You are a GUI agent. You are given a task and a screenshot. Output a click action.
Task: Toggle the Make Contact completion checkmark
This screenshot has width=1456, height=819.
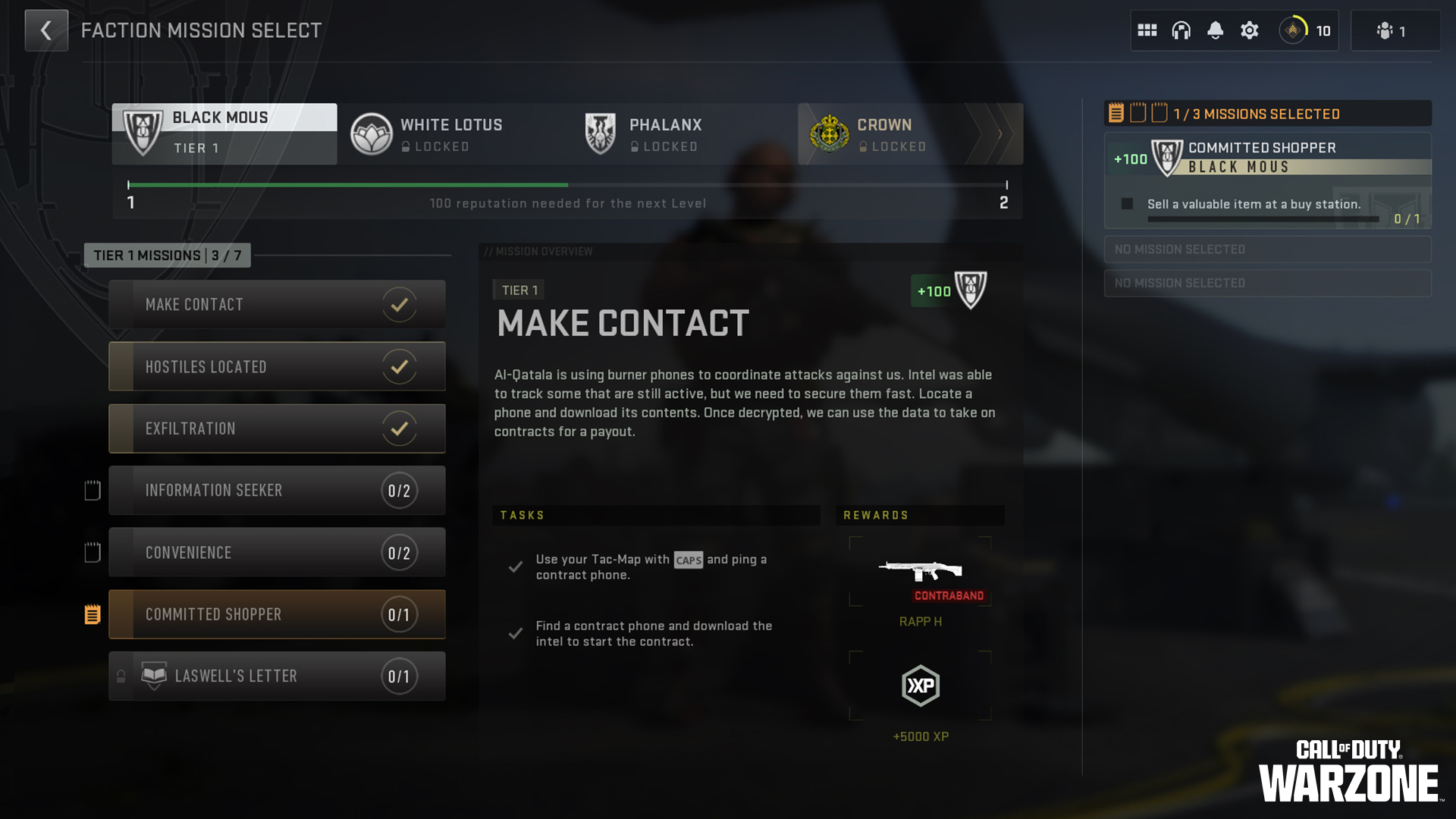(399, 304)
